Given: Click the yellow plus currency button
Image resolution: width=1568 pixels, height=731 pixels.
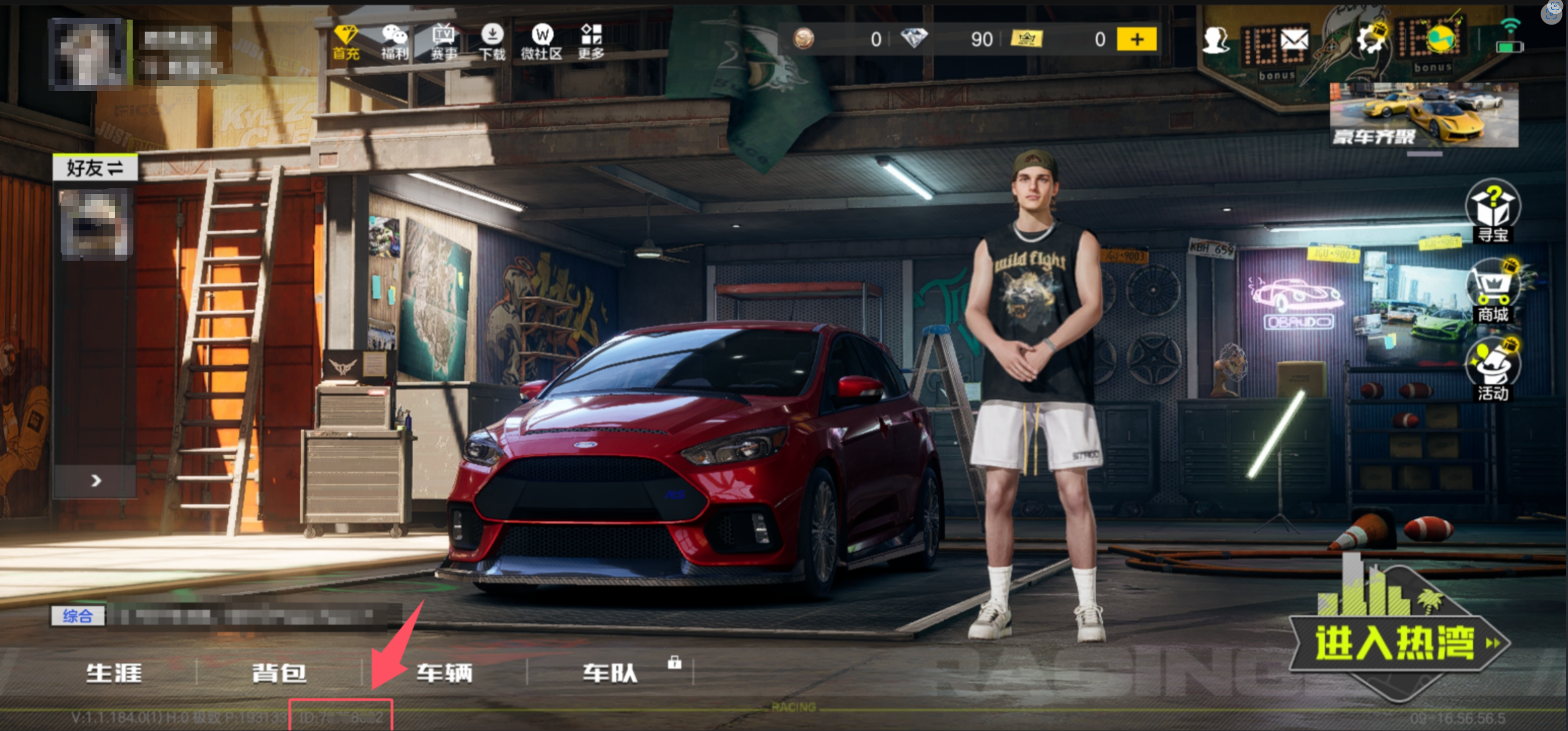Looking at the screenshot, I should click(x=1136, y=39).
